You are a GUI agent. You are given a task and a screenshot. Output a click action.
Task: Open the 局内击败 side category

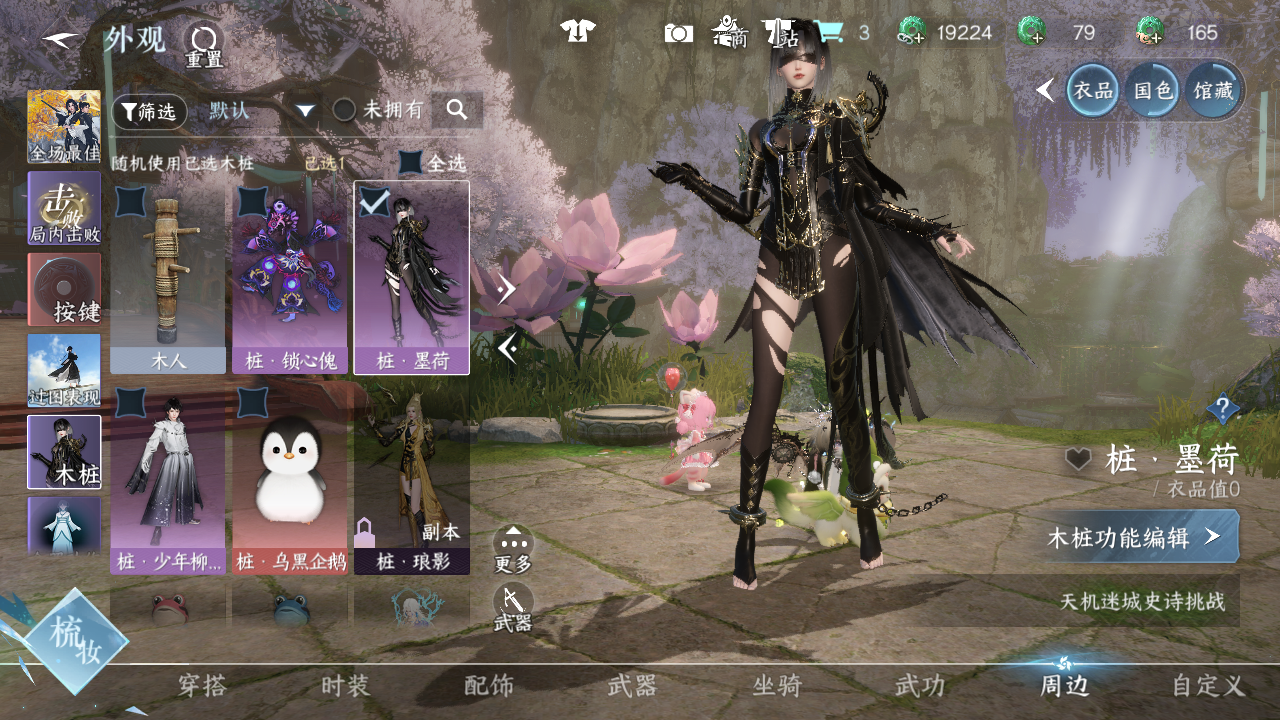point(64,208)
